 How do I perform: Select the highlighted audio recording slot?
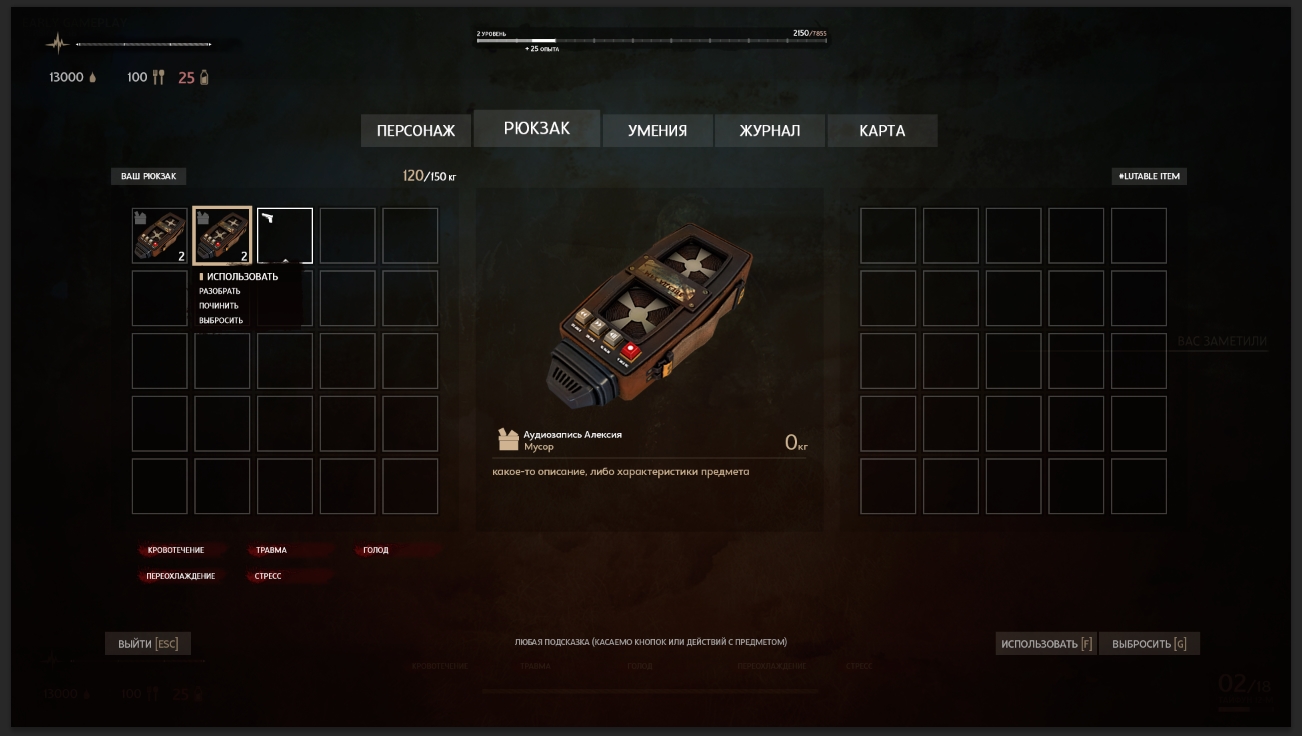222,236
